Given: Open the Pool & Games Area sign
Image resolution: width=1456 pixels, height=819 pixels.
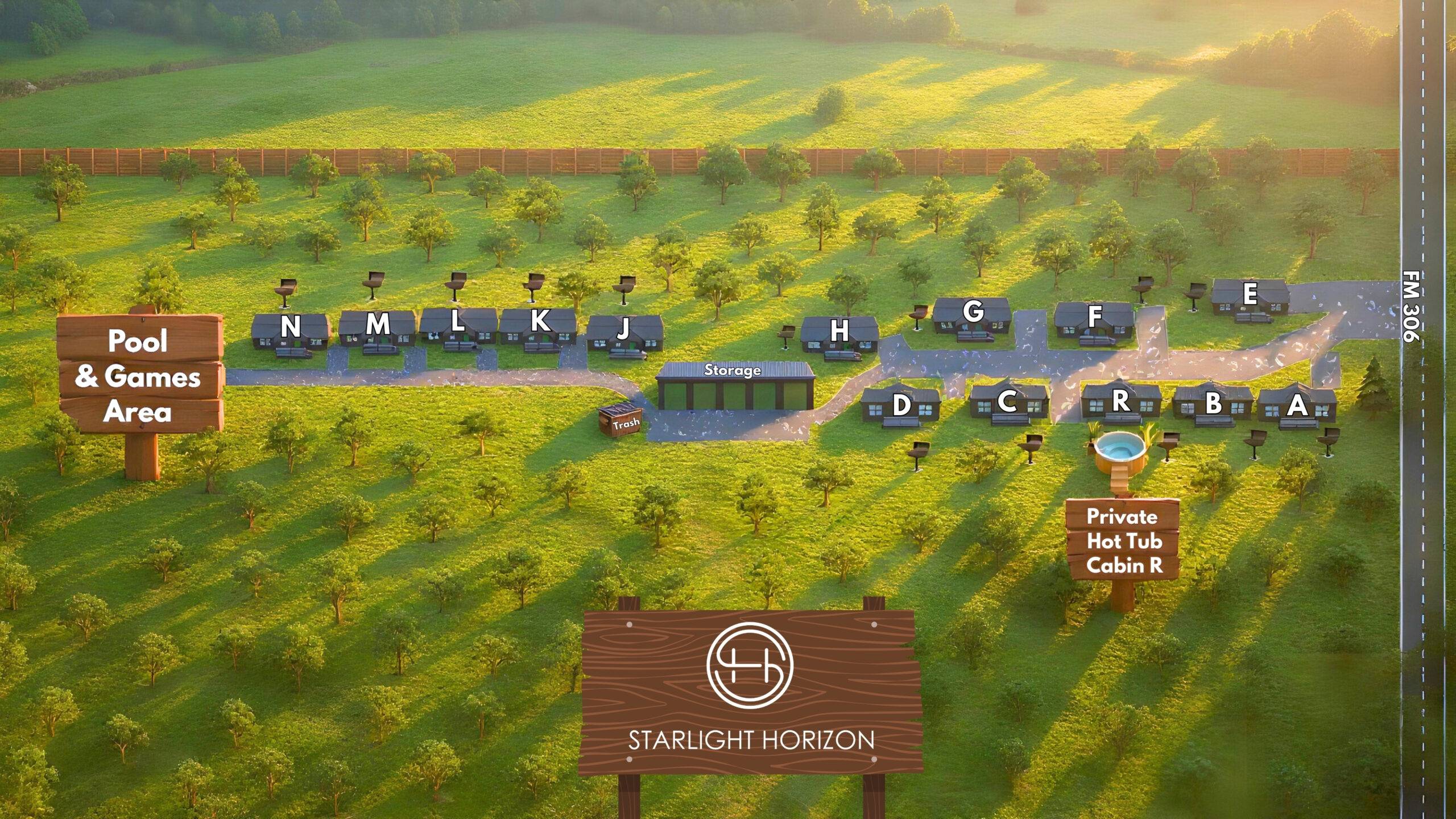Looking at the screenshot, I should click(x=139, y=375).
